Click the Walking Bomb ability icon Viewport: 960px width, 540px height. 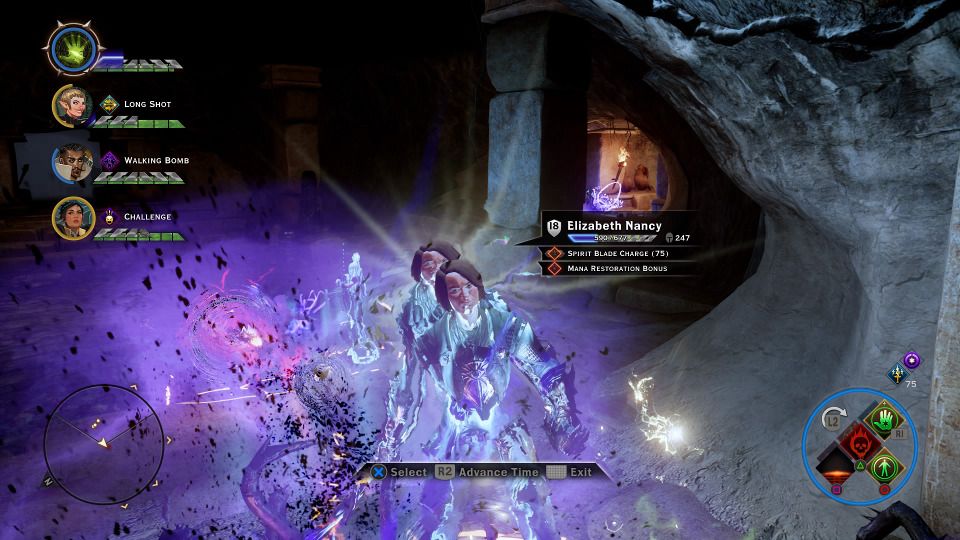click(110, 160)
